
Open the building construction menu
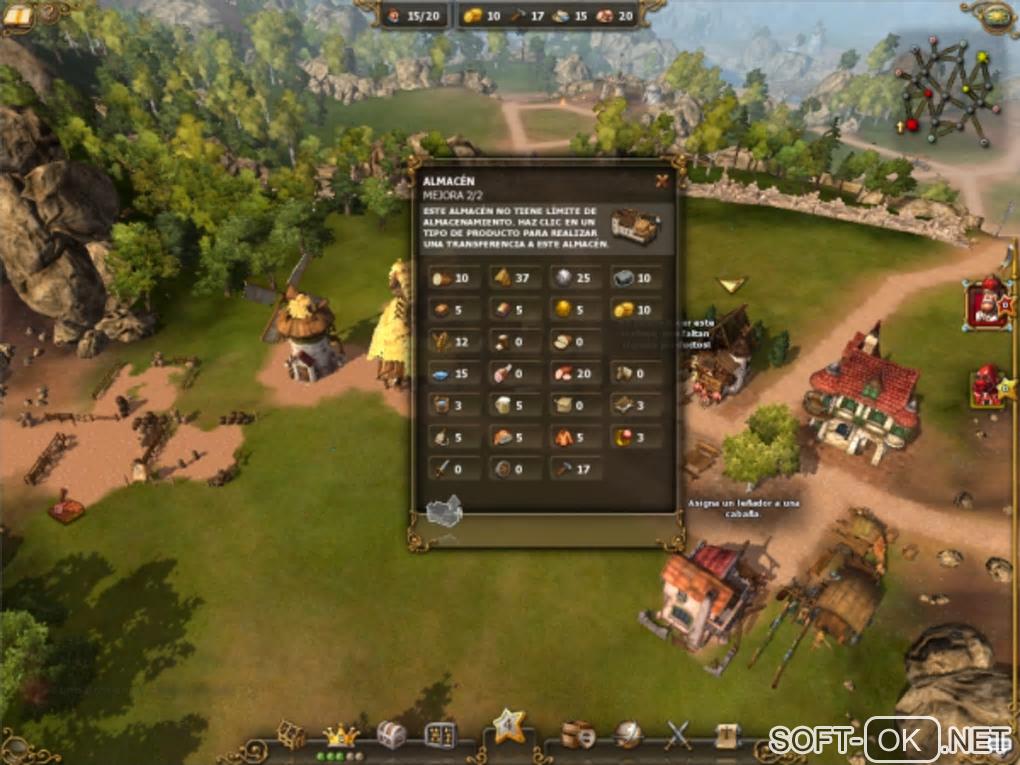(x=291, y=734)
